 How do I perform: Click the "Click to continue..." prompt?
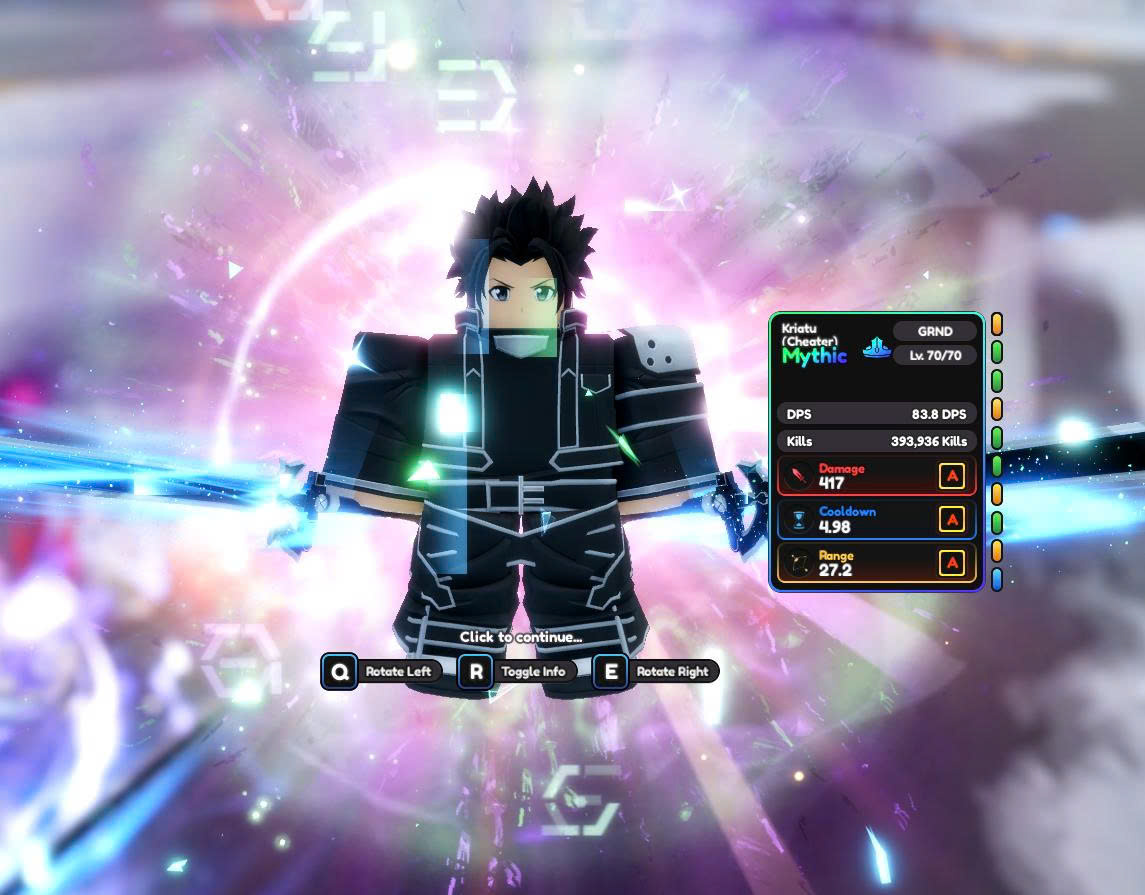click(x=520, y=637)
